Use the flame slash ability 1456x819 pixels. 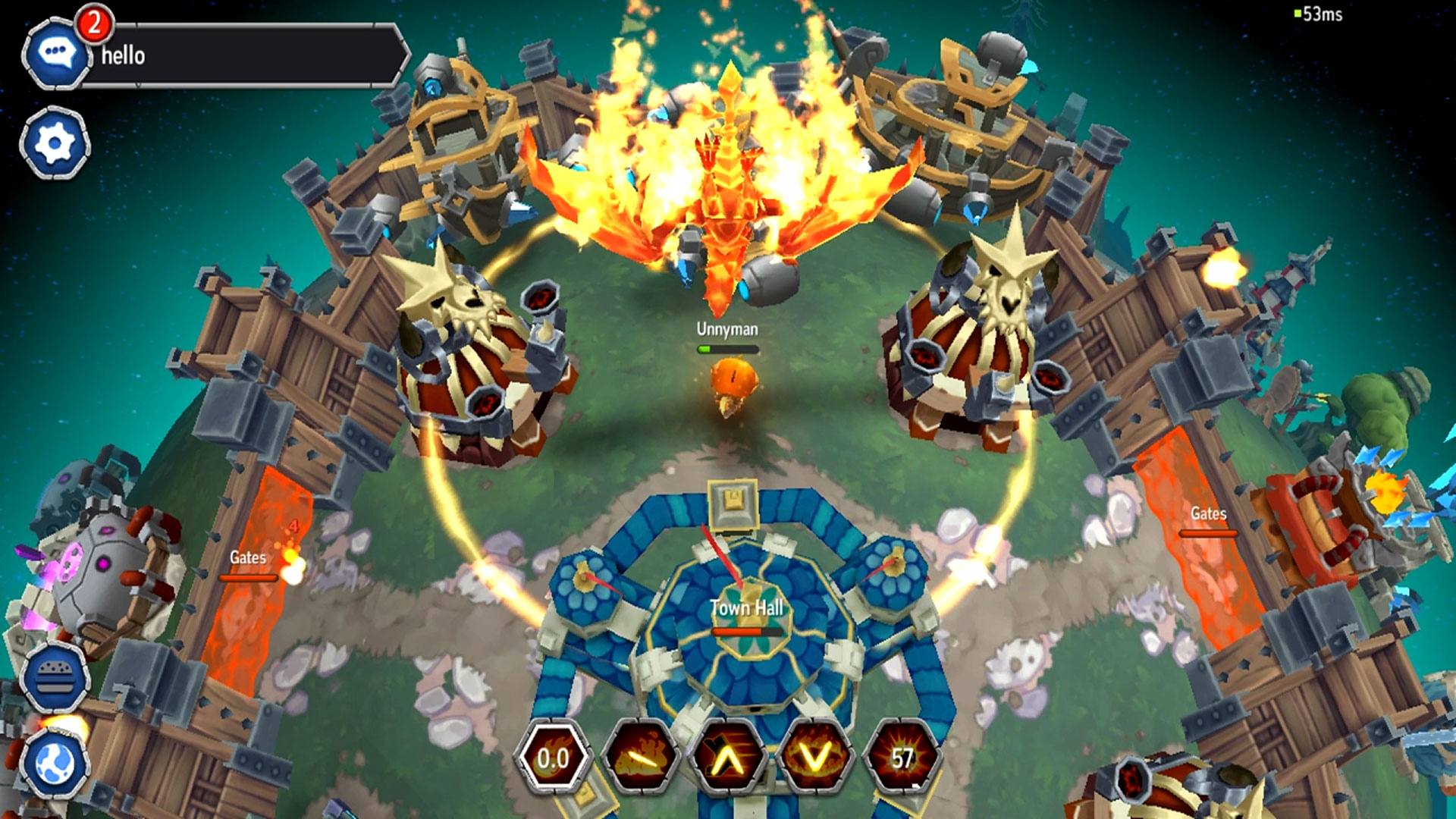[x=639, y=758]
